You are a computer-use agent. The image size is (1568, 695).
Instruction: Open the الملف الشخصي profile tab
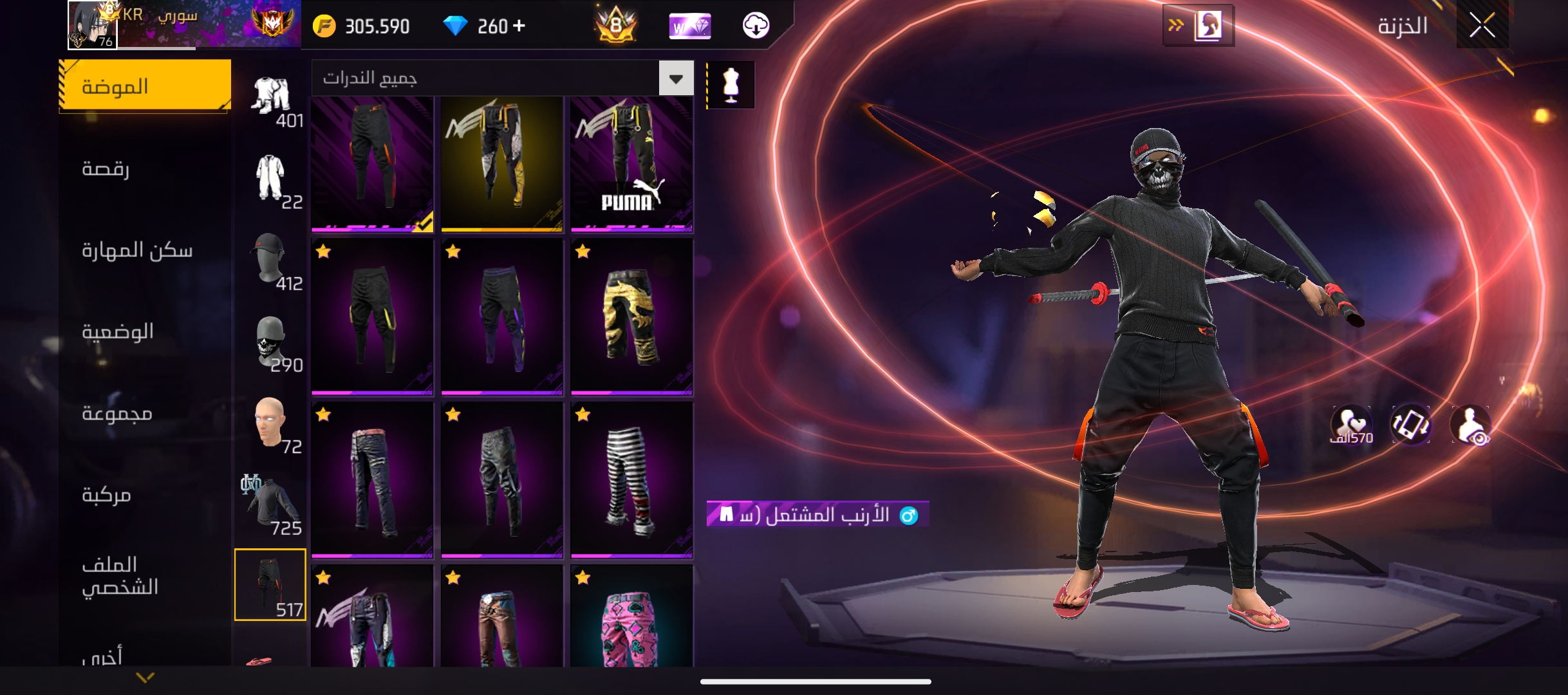(120, 576)
